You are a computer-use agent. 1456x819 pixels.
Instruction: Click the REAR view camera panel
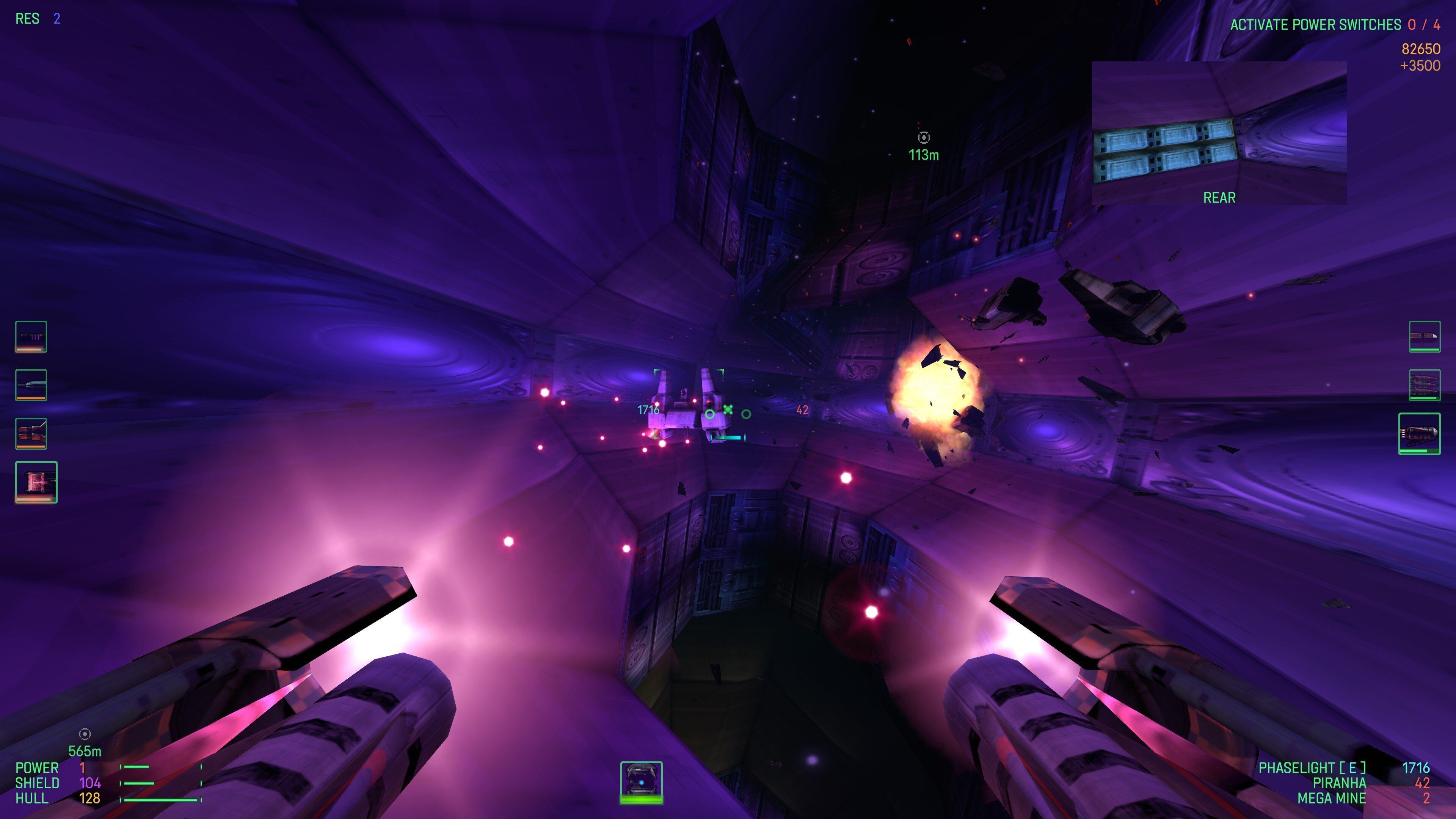coord(1219,133)
